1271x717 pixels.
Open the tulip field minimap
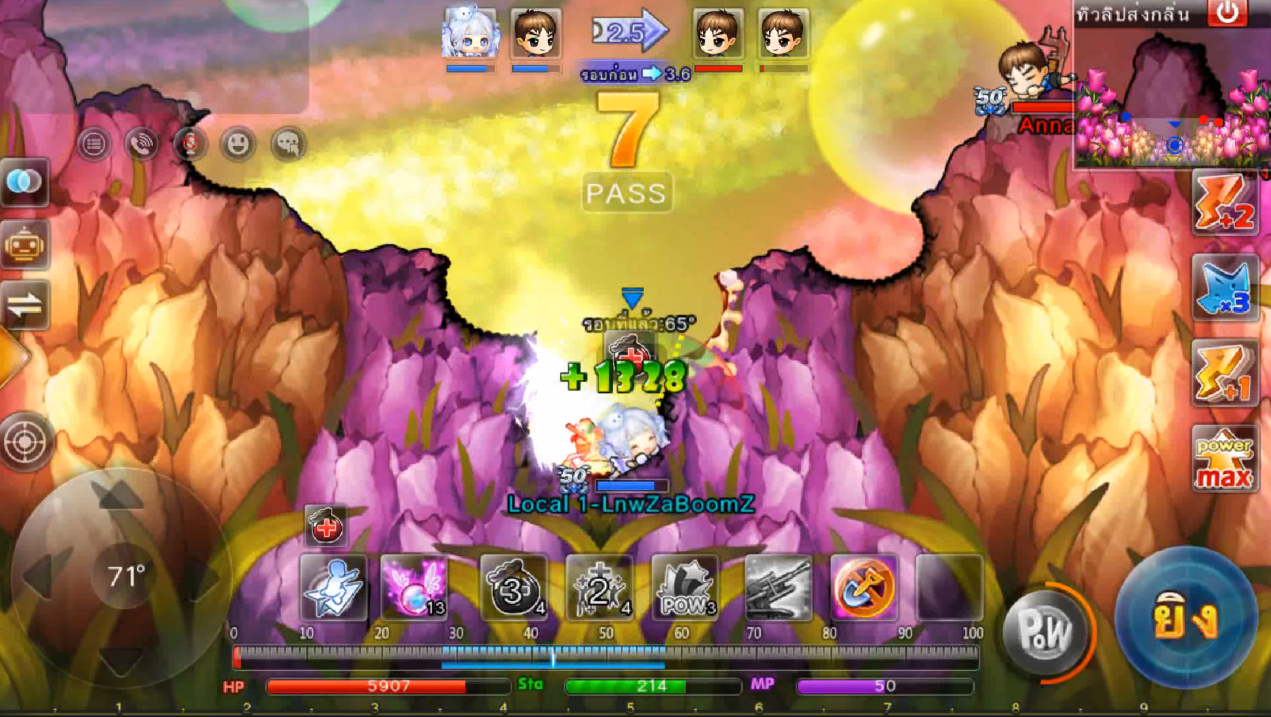[1172, 98]
